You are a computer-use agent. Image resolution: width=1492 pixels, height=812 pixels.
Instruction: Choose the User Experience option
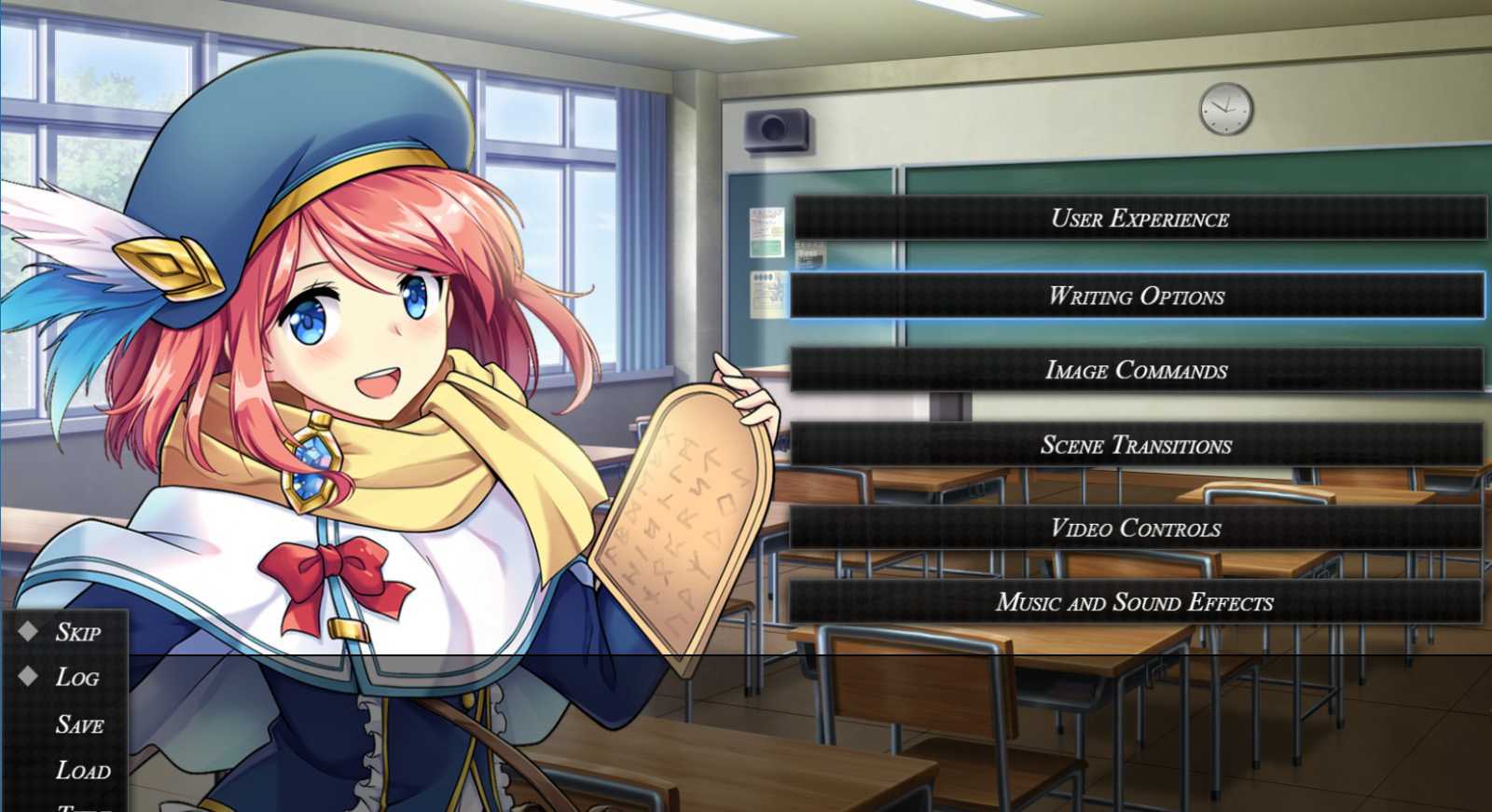point(1139,219)
